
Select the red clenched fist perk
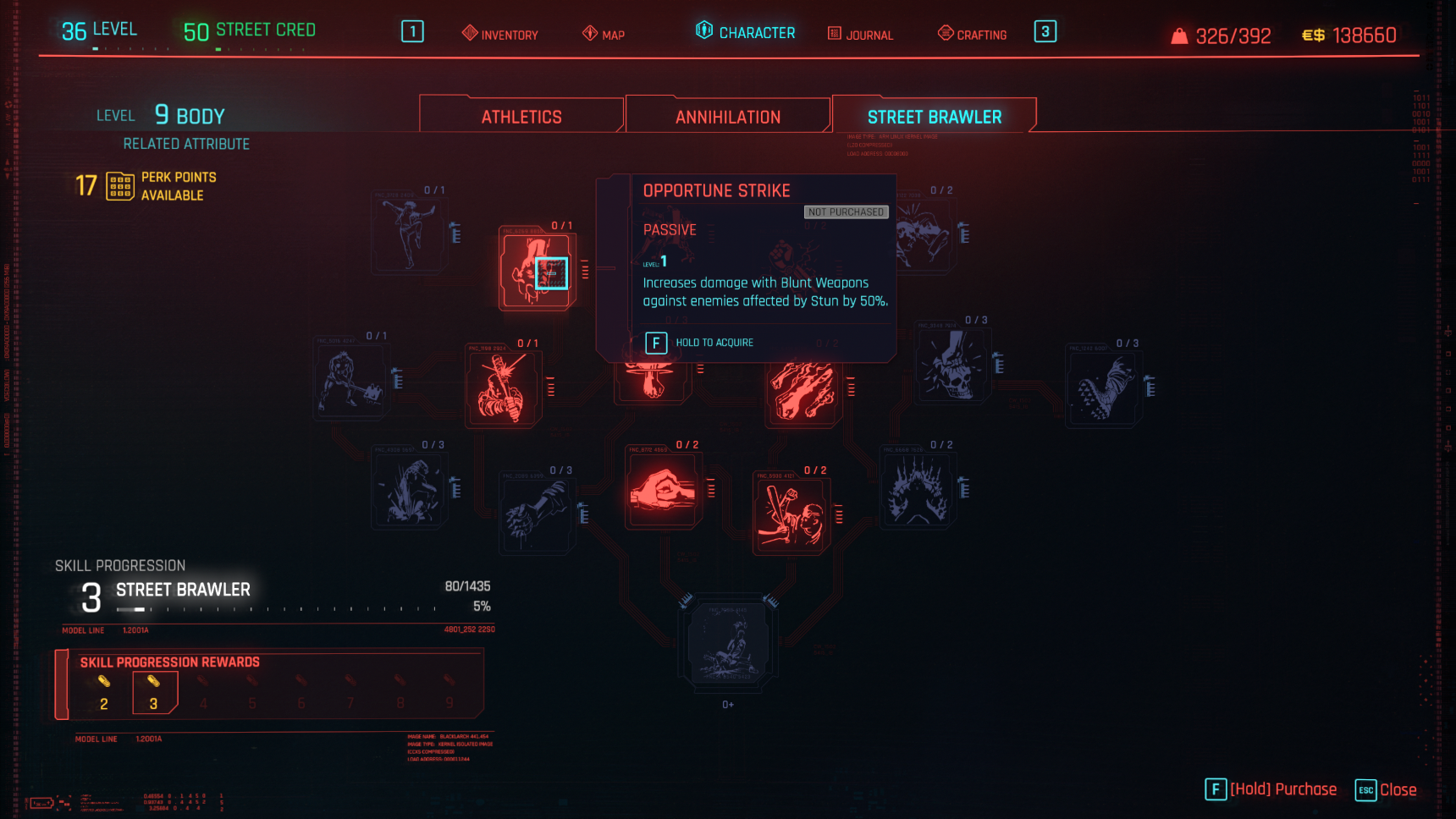[663, 491]
